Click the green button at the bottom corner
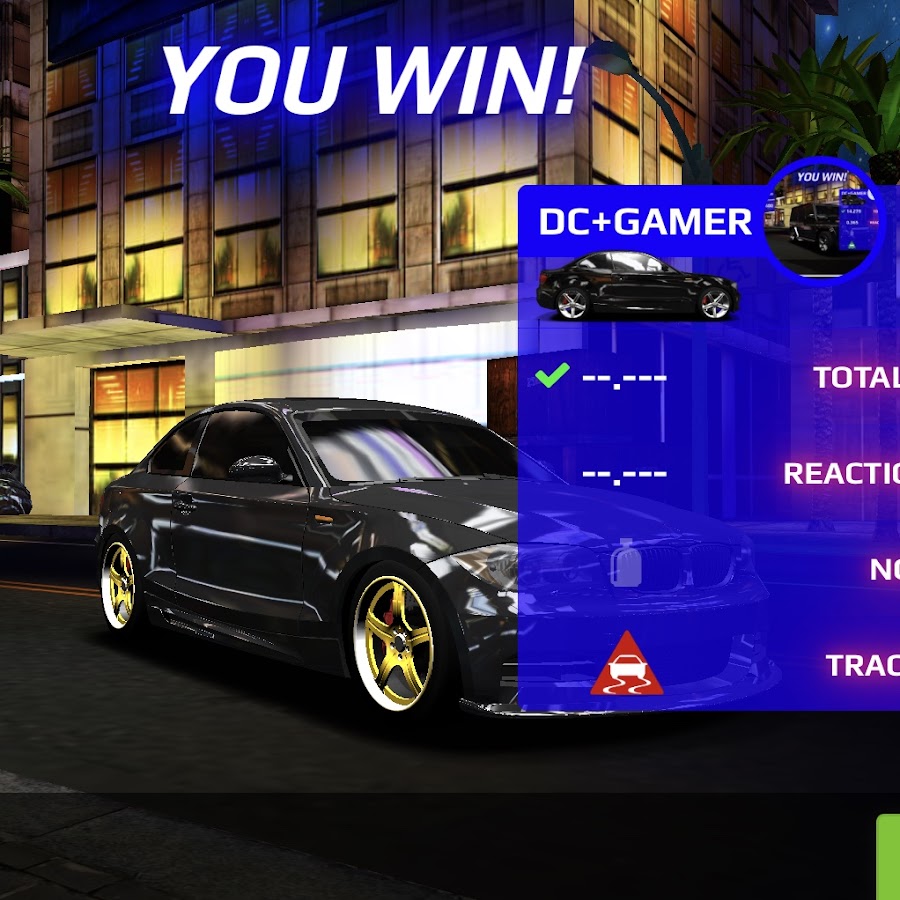The image size is (900, 900). [888, 857]
